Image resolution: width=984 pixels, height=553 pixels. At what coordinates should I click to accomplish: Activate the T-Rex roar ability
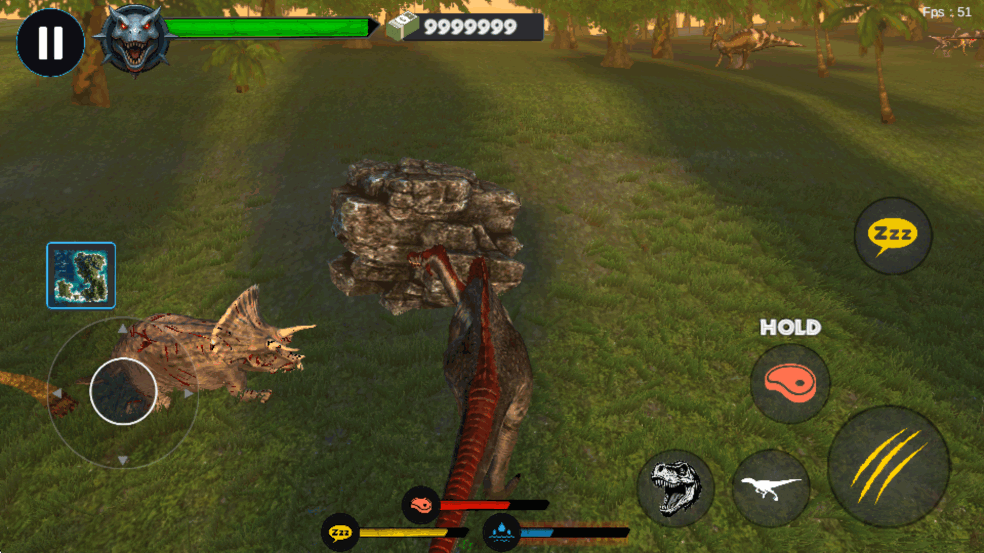(675, 487)
